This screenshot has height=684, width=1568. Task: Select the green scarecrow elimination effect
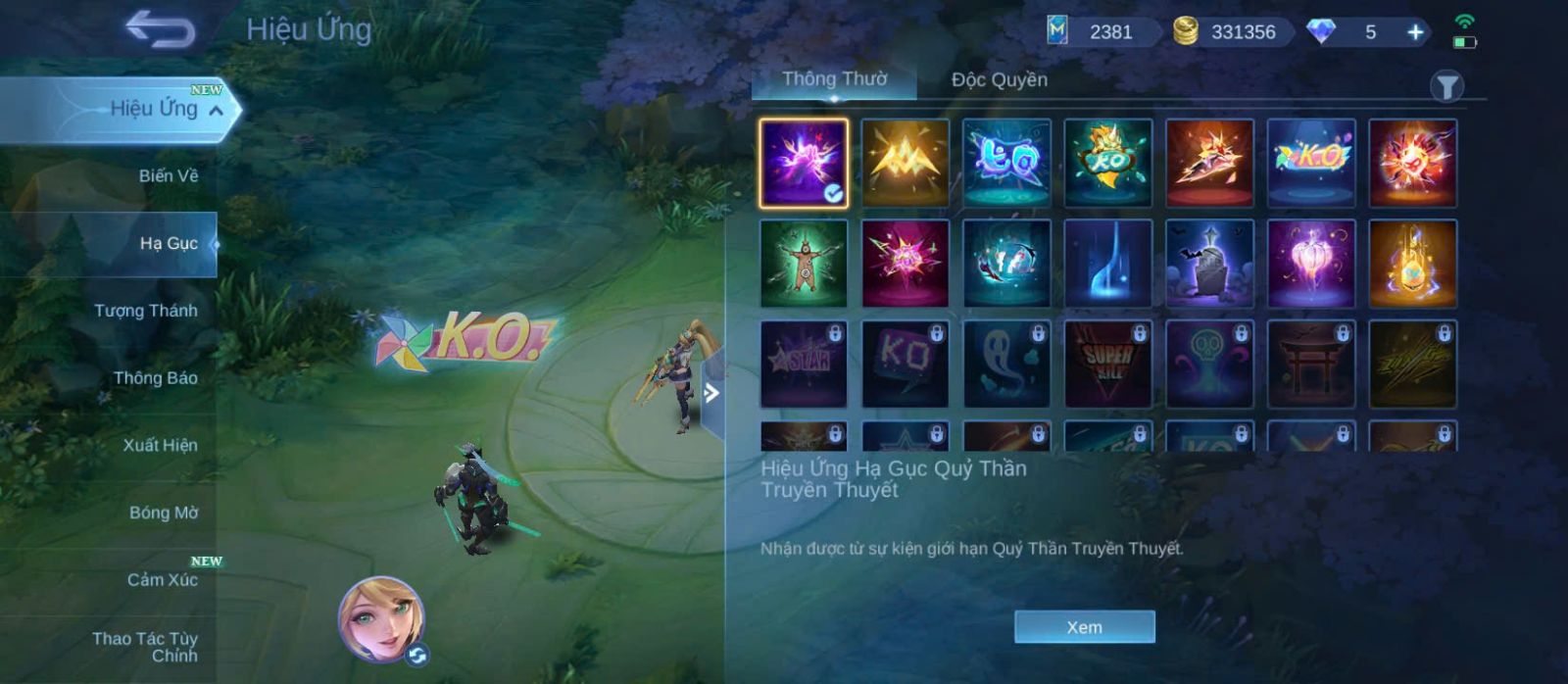tap(804, 264)
